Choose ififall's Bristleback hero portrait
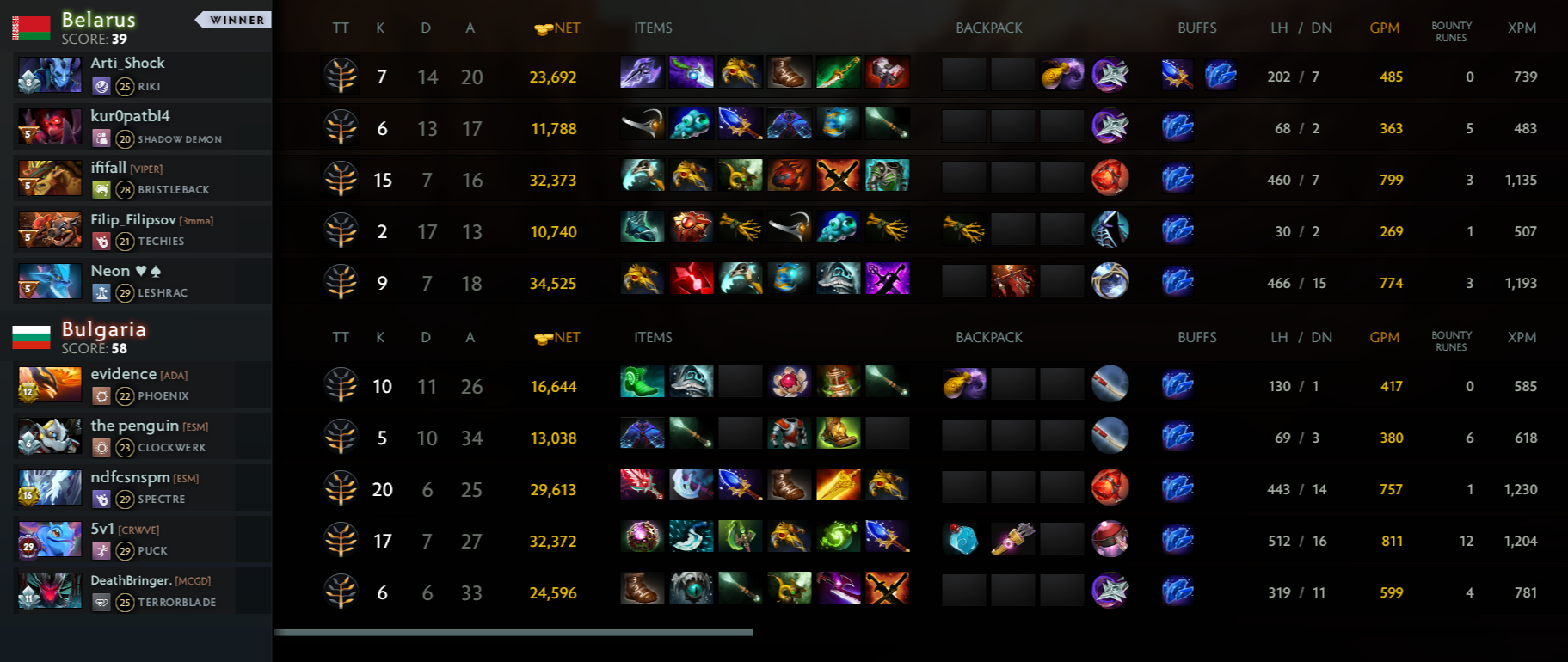 coord(50,179)
